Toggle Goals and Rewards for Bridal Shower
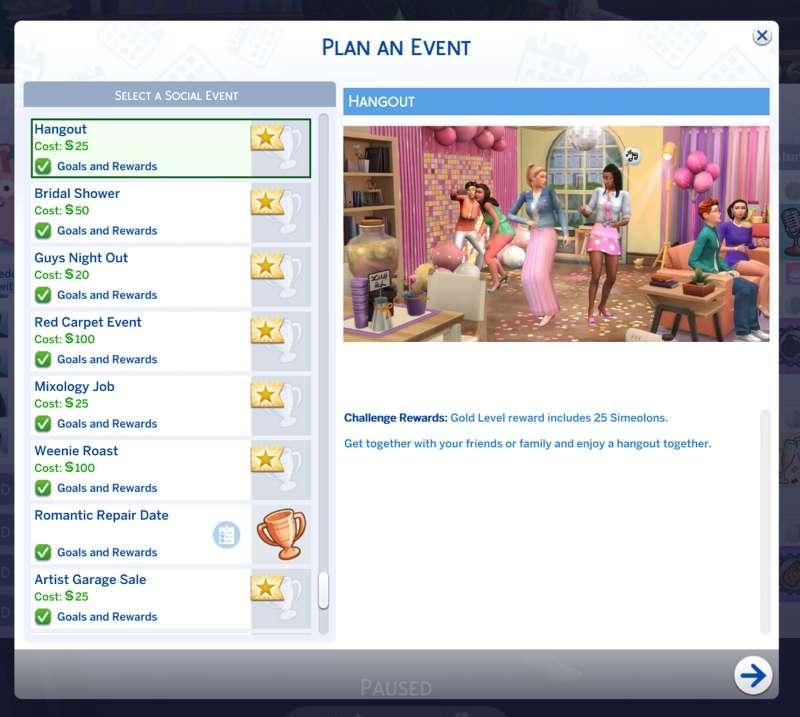The width and height of the screenshot is (800, 717). click(43, 231)
